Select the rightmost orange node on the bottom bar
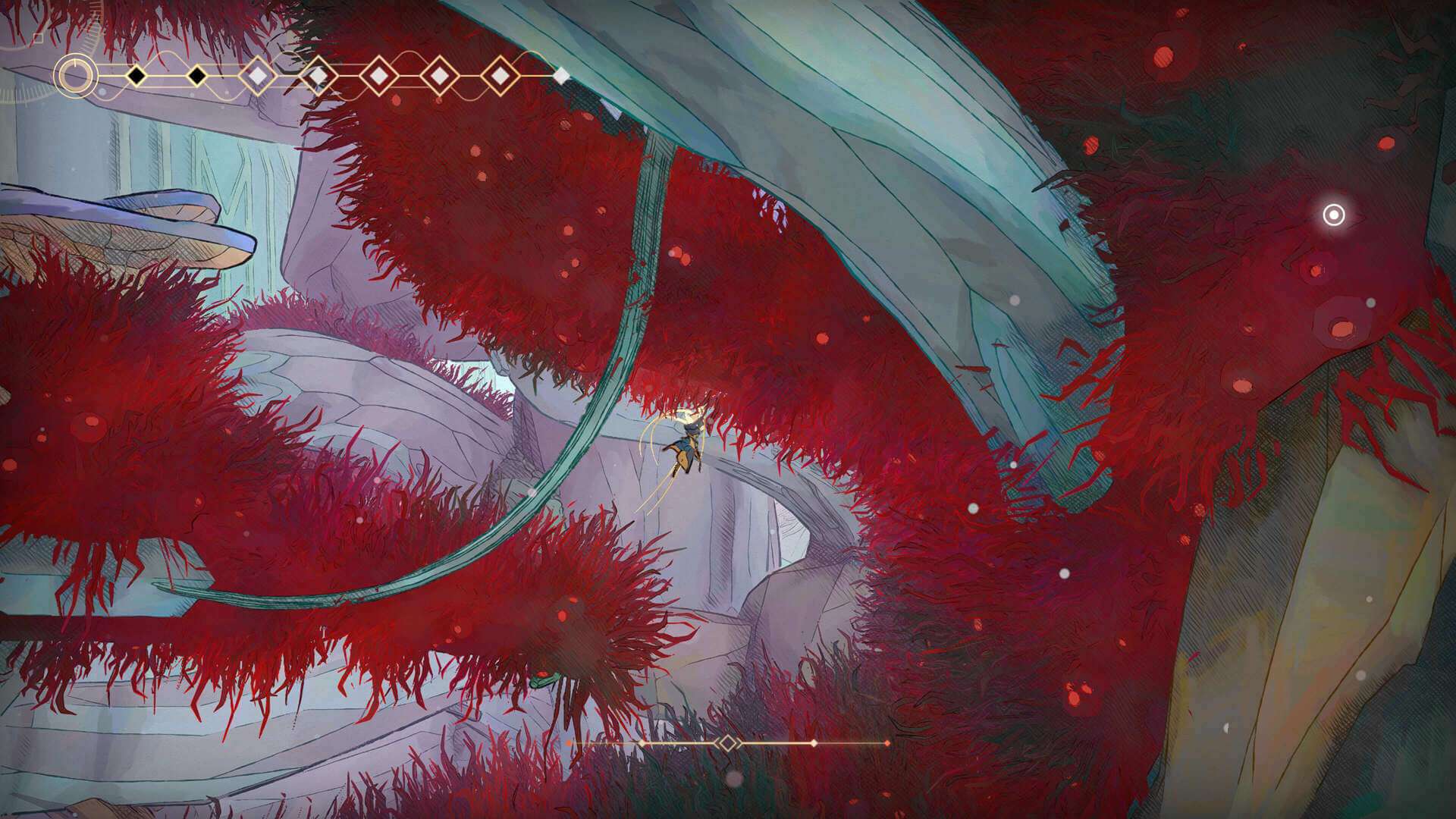This screenshot has width=1456, height=819. 887,742
